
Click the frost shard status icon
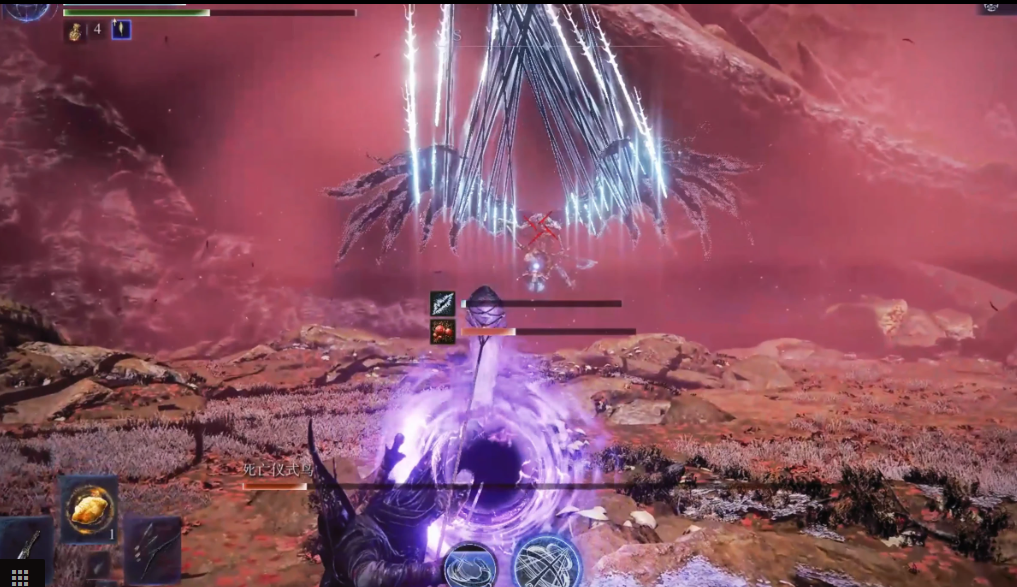tap(442, 303)
